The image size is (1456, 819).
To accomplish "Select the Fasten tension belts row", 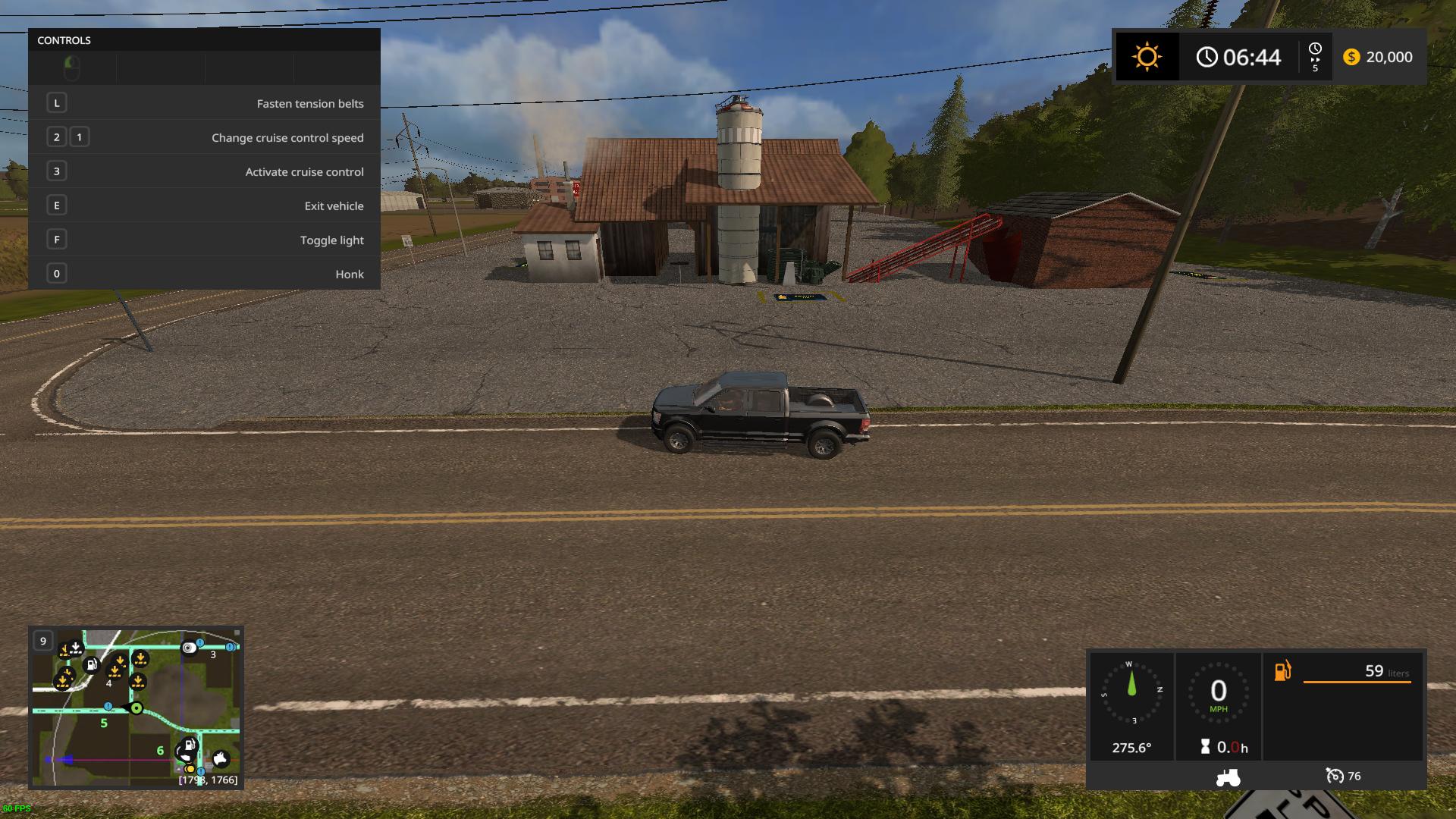I will point(204,103).
